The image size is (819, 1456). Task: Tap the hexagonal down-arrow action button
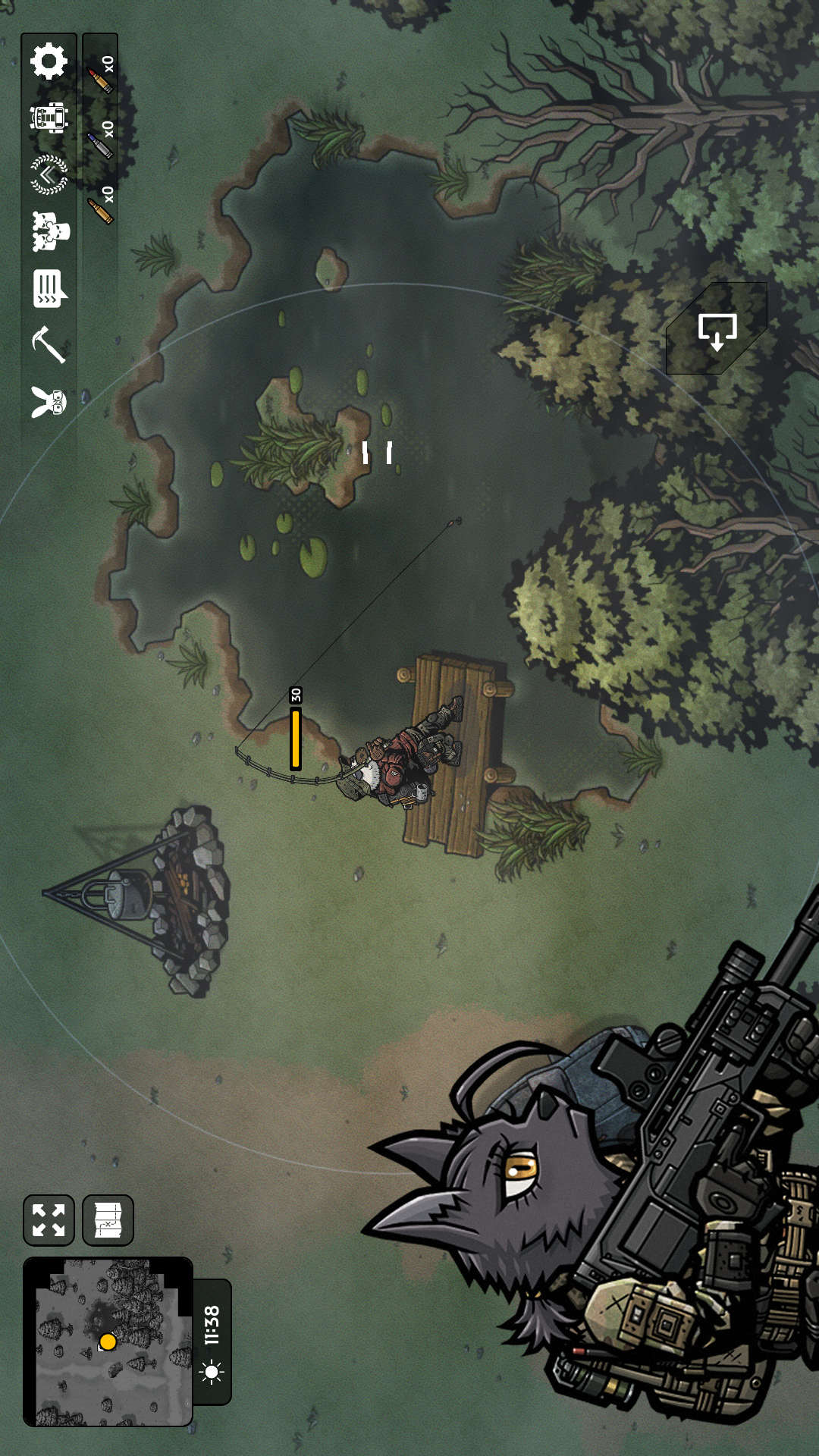(x=717, y=329)
